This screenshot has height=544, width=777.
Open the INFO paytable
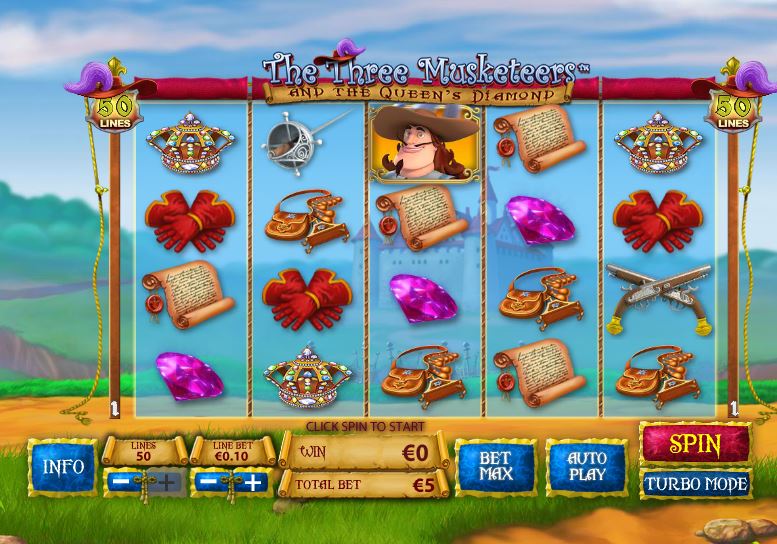pyautogui.click(x=63, y=467)
